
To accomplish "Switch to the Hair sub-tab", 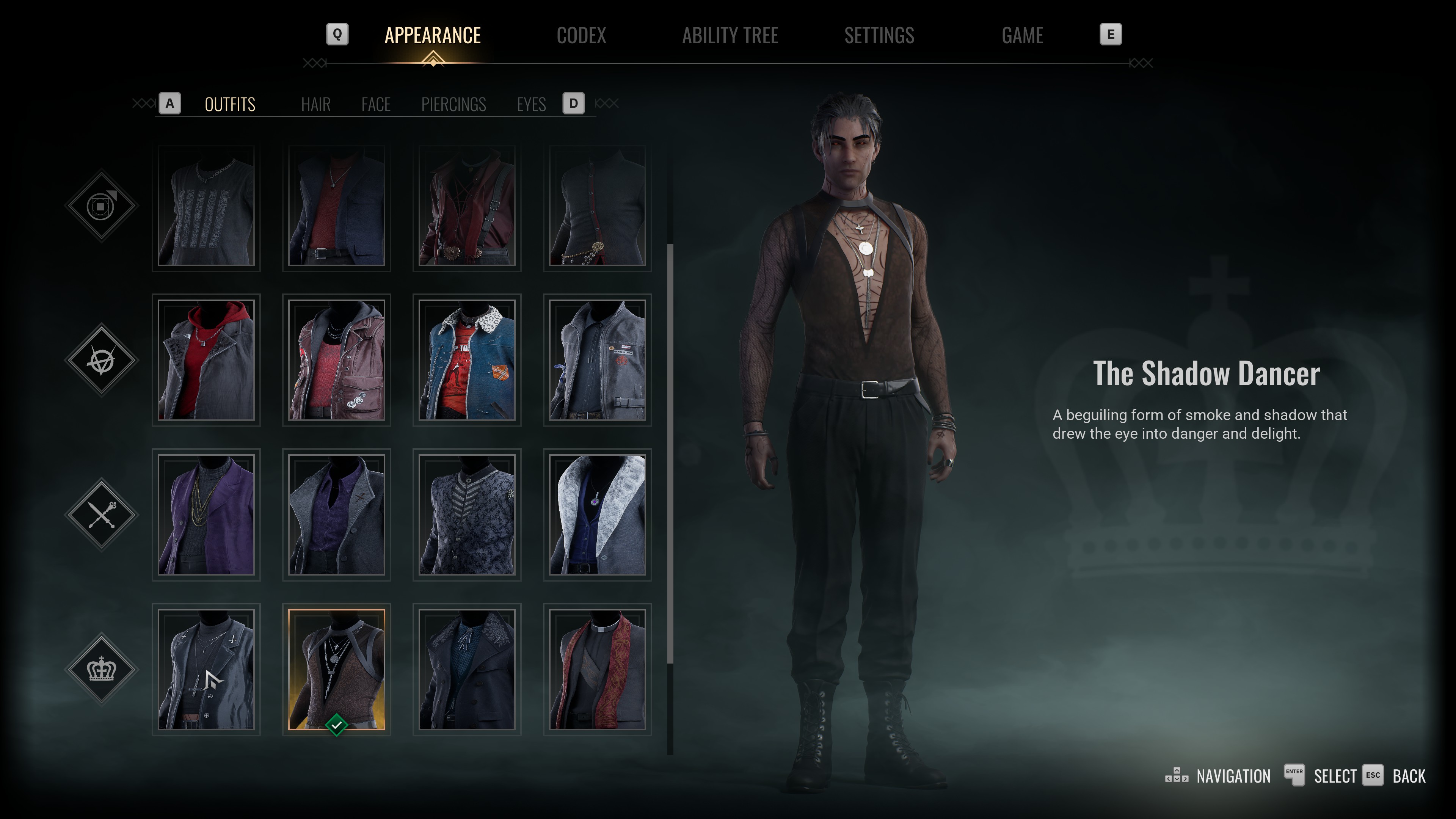I will pyautogui.click(x=315, y=105).
